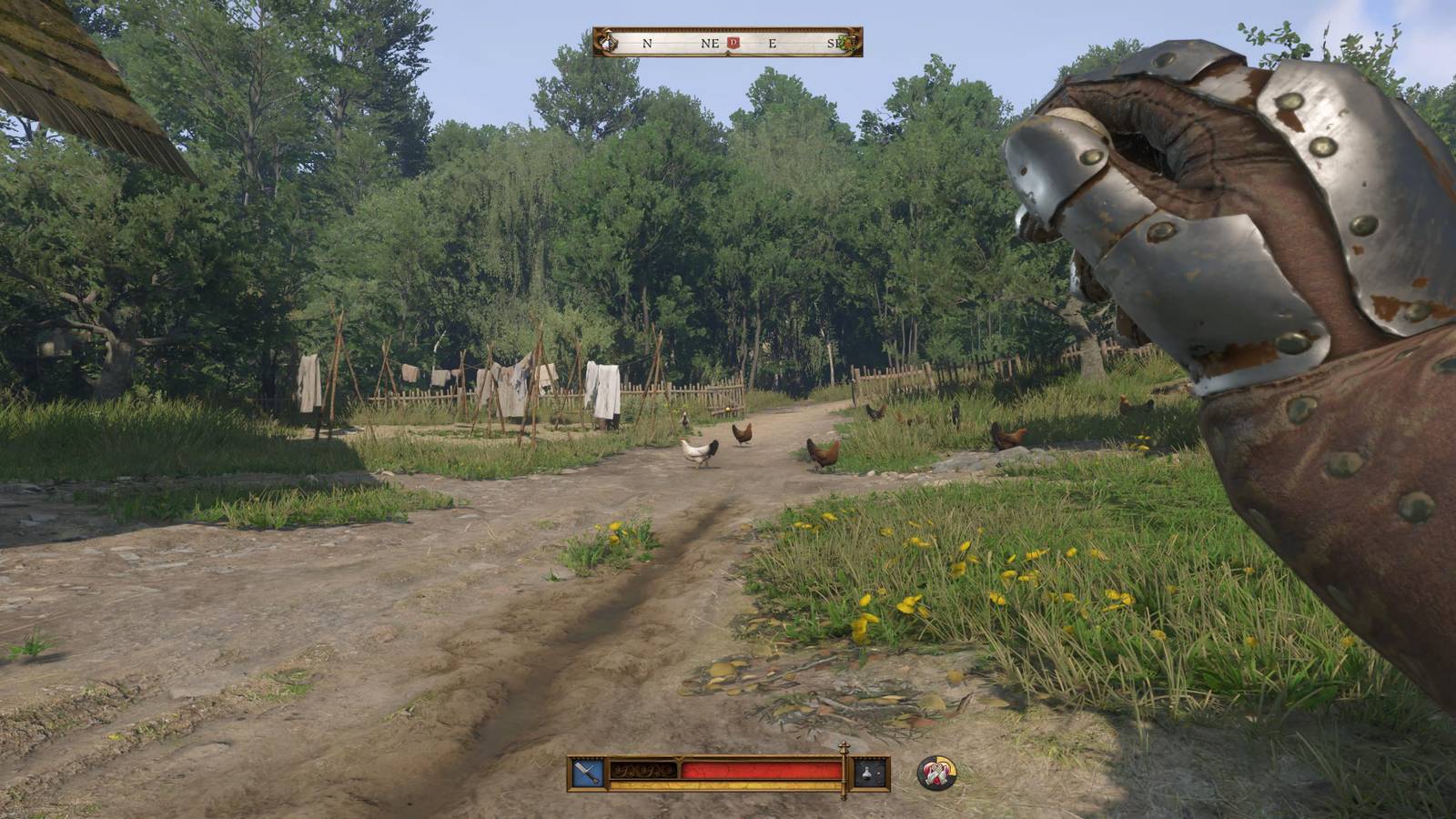This screenshot has width=1456, height=819.
Task: Click the yellow timer arc around the buff icon
Action: pyautogui.click(x=951, y=763)
